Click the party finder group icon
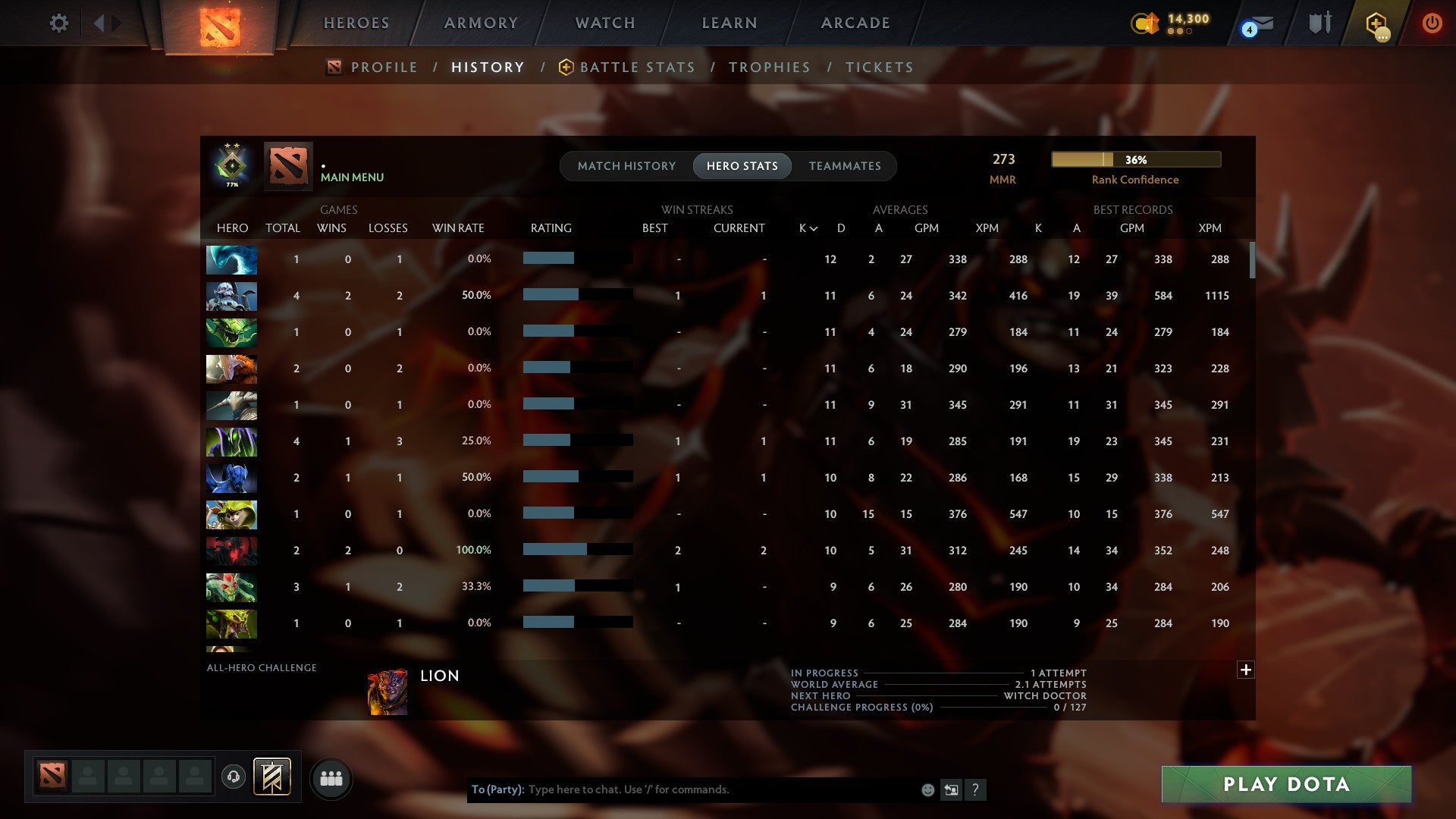The height and width of the screenshot is (819, 1456). [331, 778]
